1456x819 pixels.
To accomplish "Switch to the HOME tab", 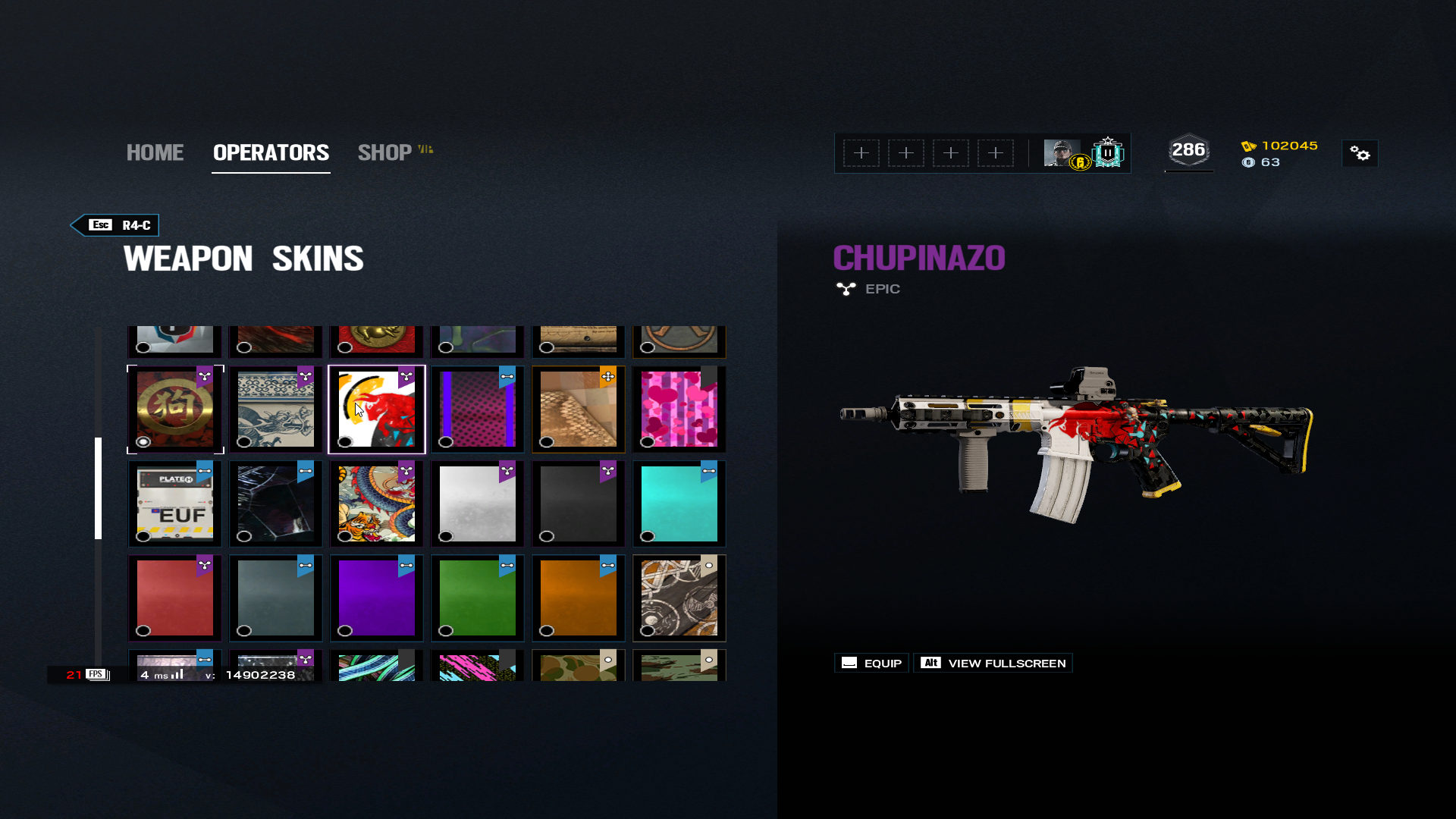I will (155, 152).
